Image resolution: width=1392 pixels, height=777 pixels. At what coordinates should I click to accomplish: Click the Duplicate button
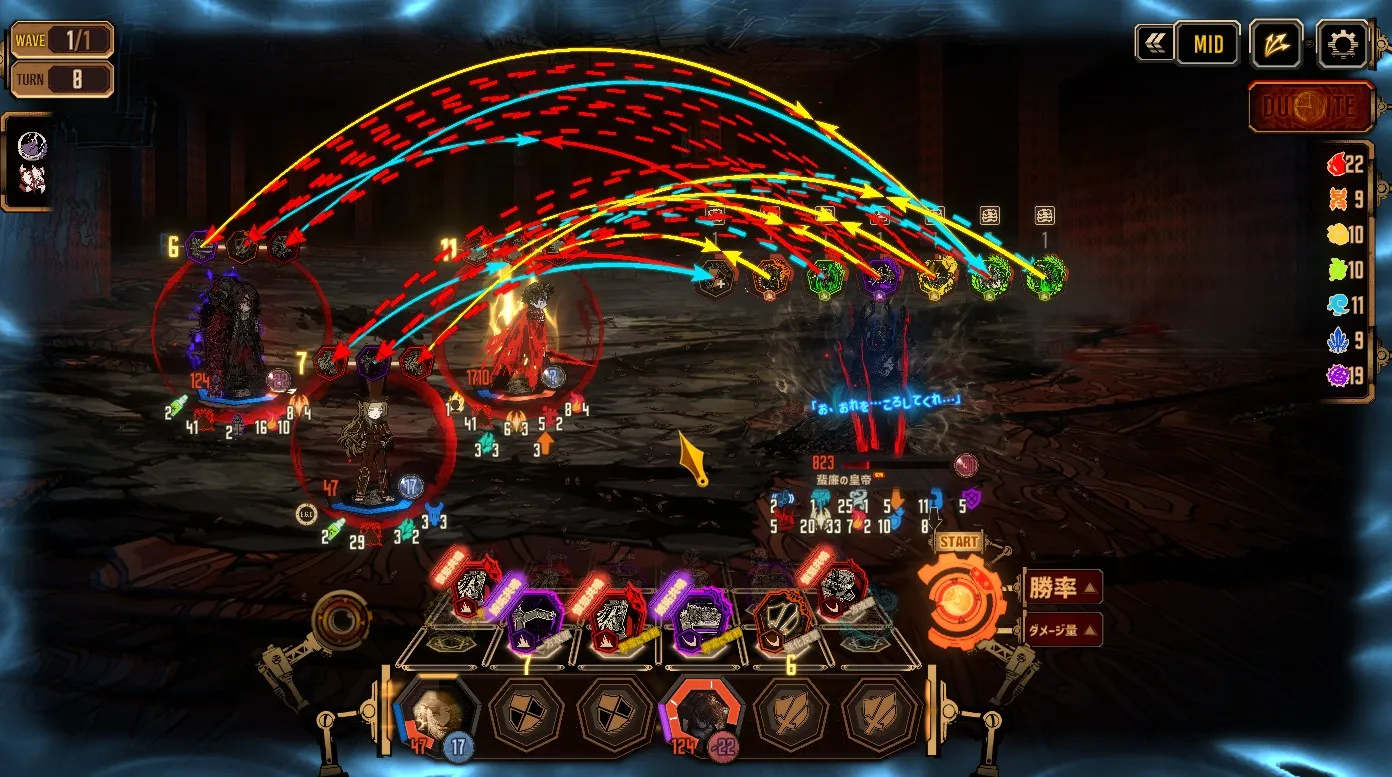click(x=1309, y=107)
